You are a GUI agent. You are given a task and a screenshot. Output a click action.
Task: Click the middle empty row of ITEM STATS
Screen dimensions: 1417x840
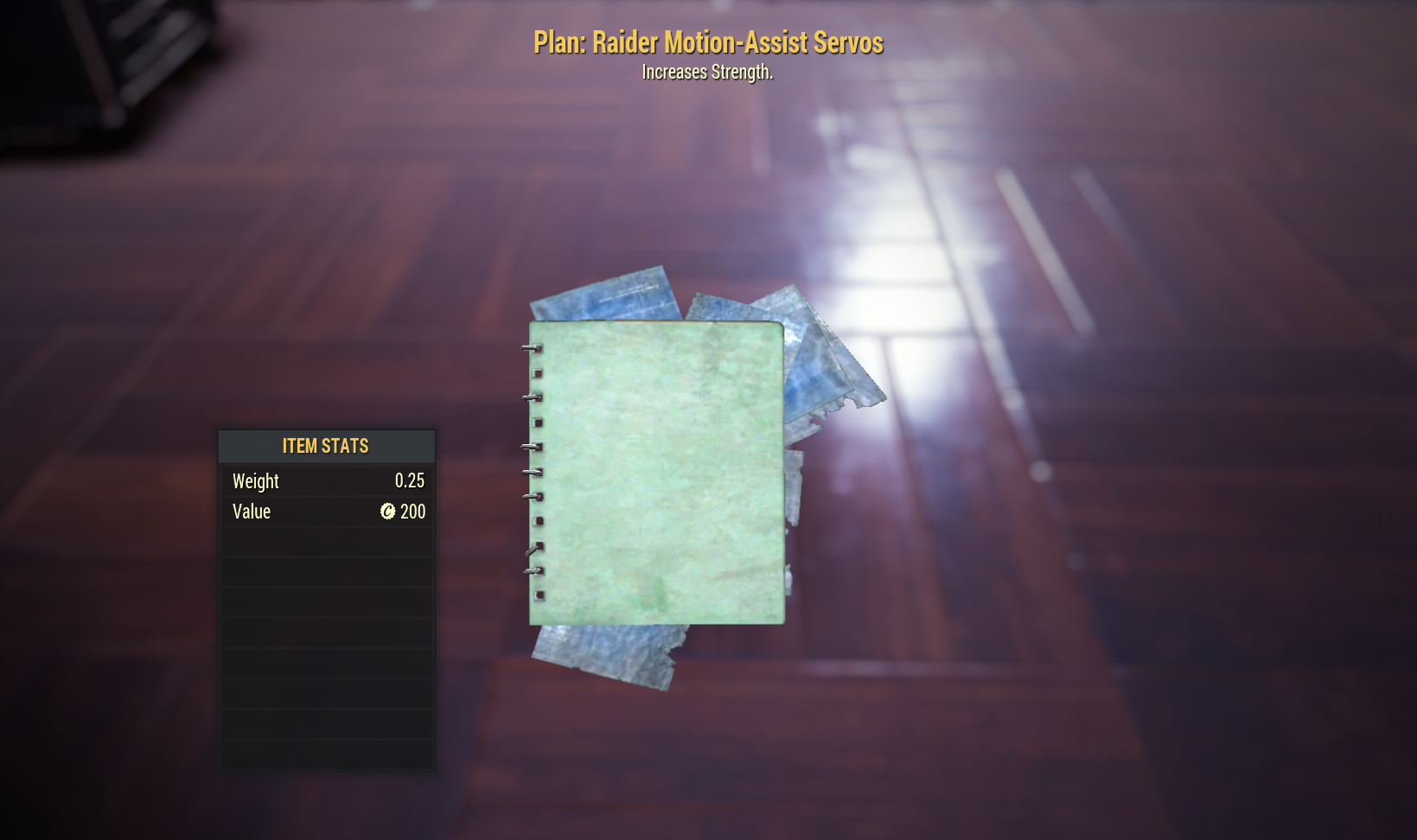pyautogui.click(x=327, y=632)
